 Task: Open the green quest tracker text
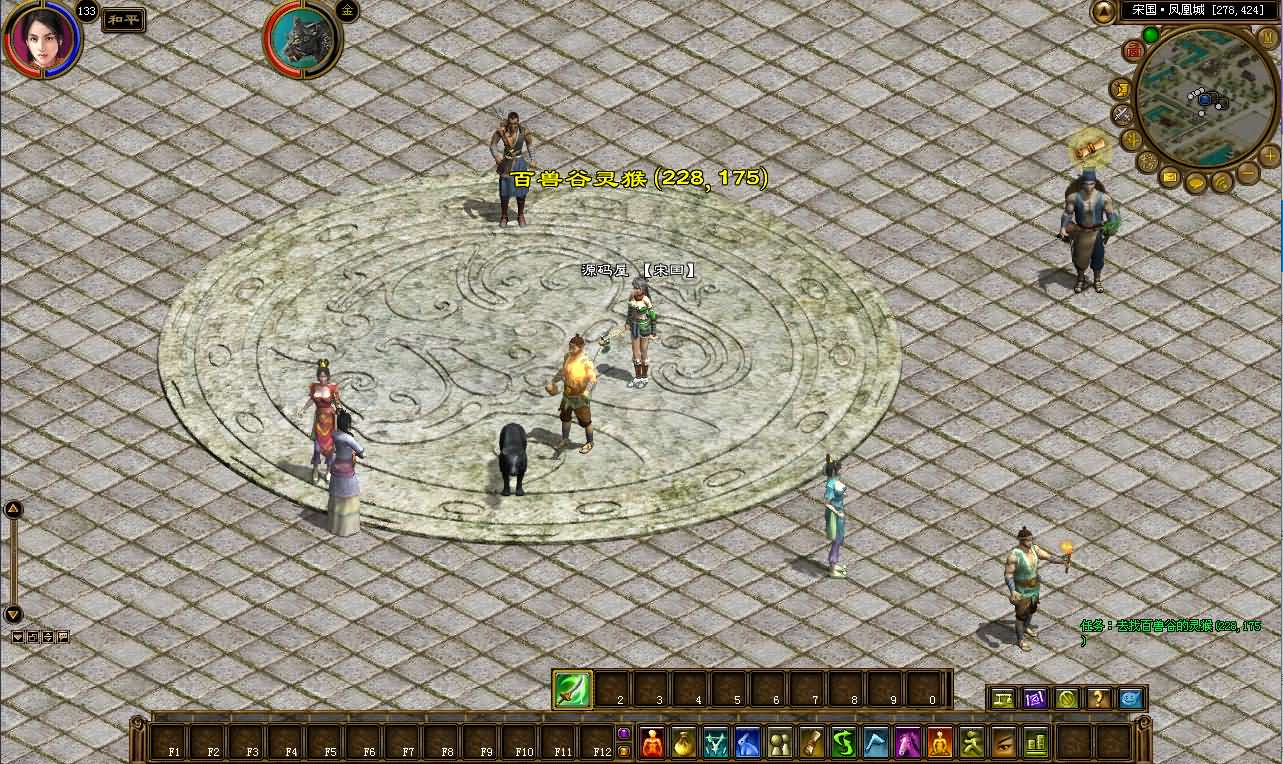[1170, 626]
